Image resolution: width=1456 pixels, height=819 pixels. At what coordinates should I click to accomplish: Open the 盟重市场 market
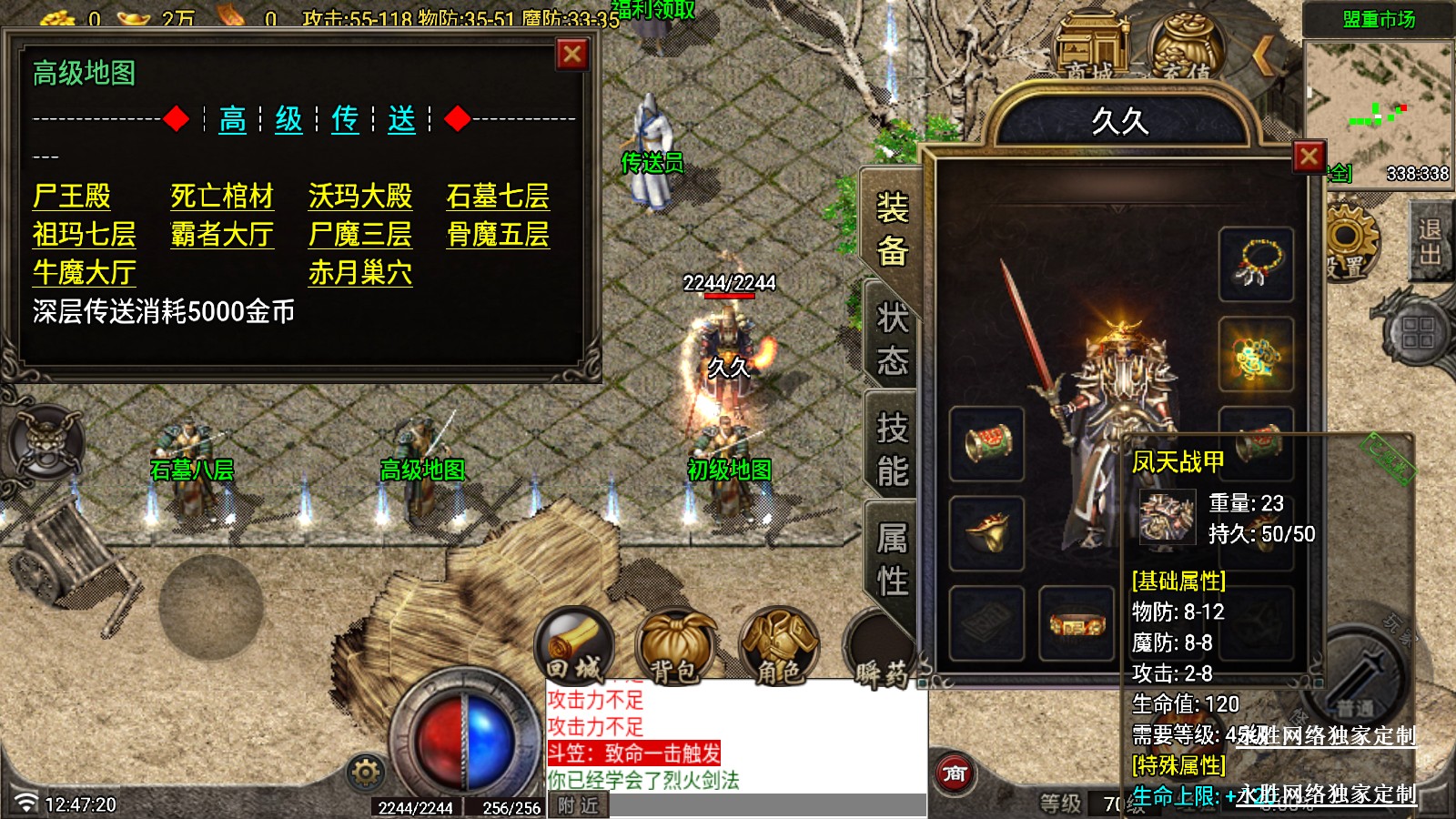click(1379, 20)
